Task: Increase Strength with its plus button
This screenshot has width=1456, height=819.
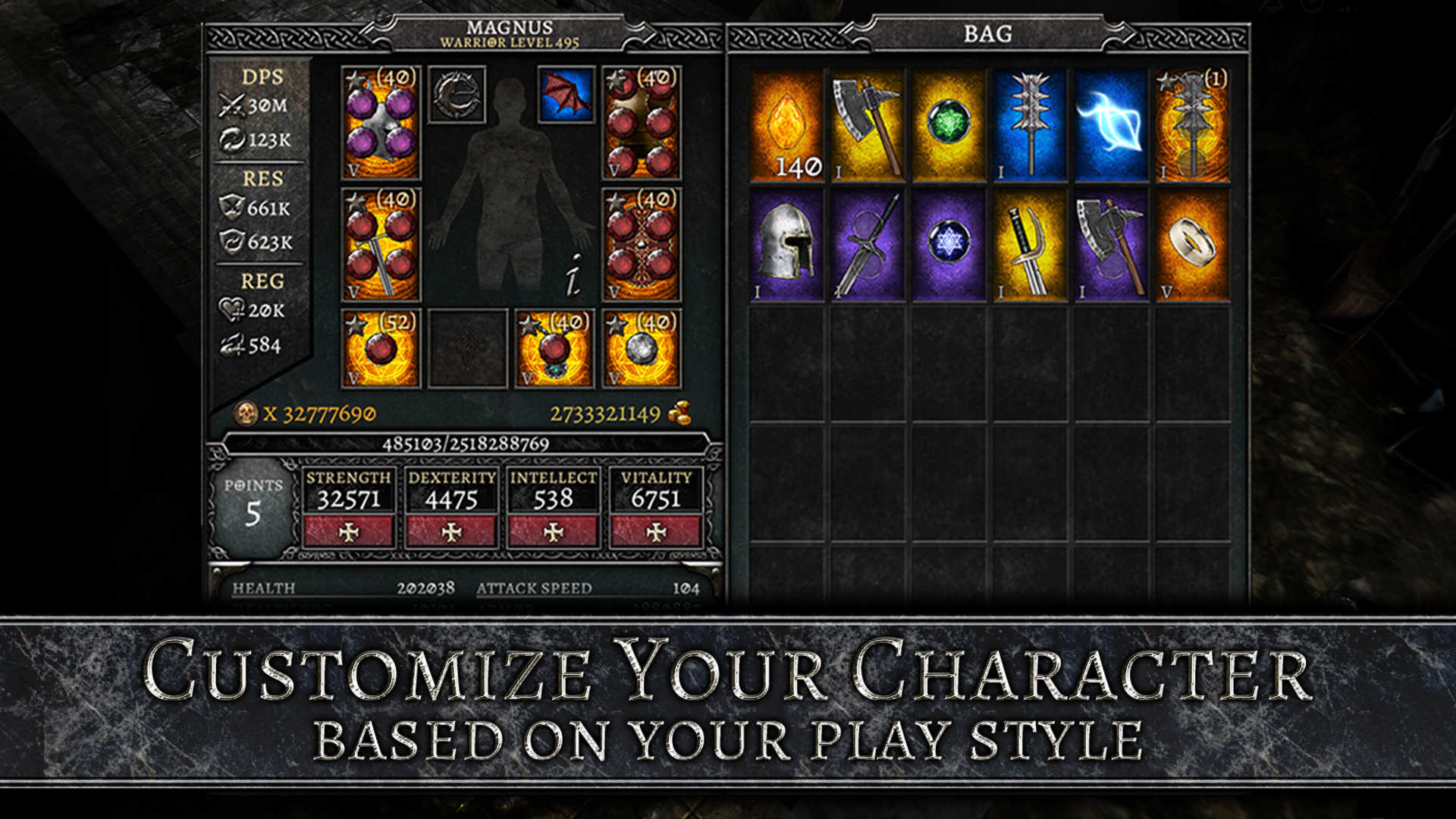Action: tap(347, 531)
